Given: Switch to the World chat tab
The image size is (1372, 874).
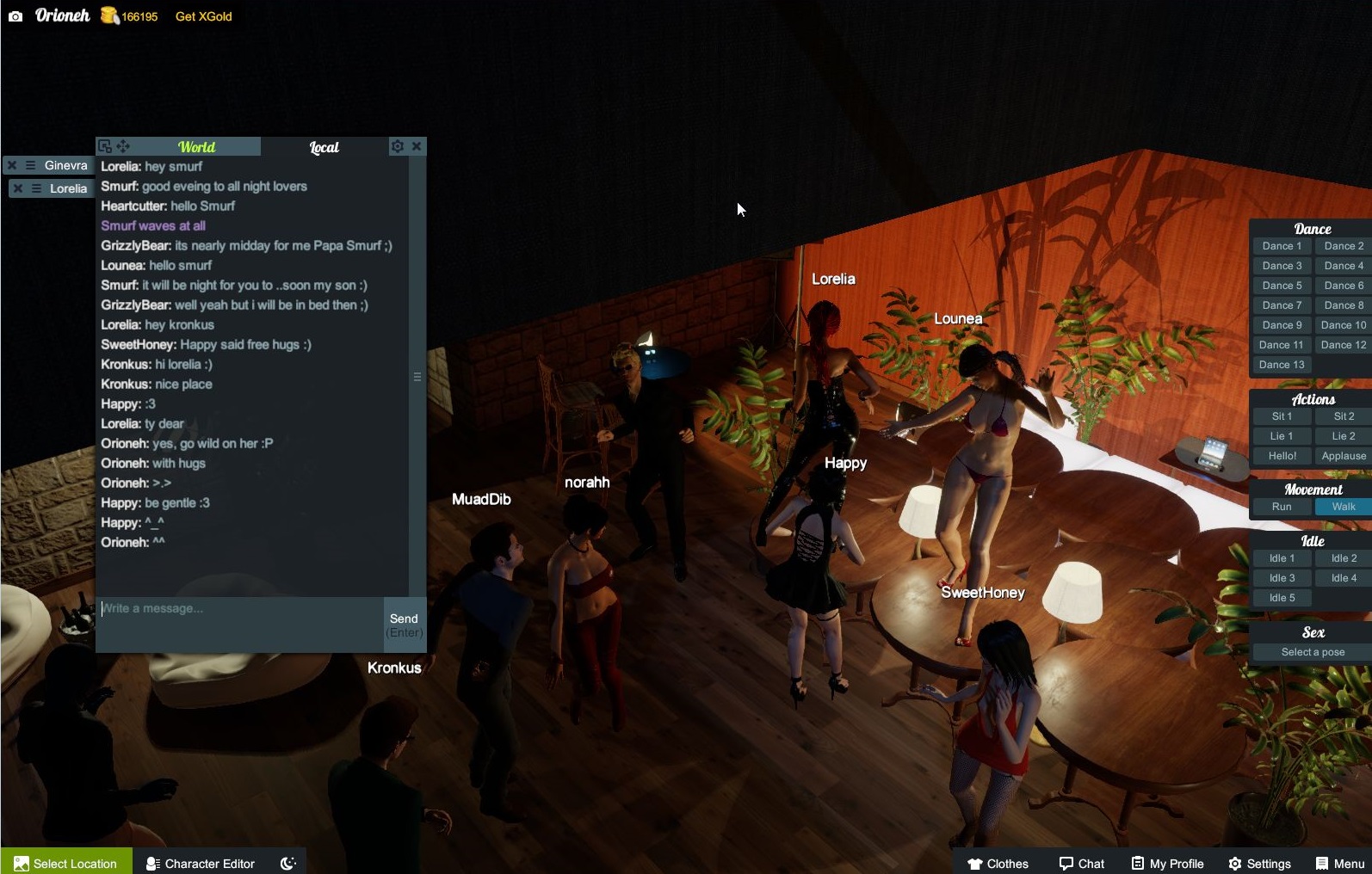Looking at the screenshot, I should (x=195, y=146).
